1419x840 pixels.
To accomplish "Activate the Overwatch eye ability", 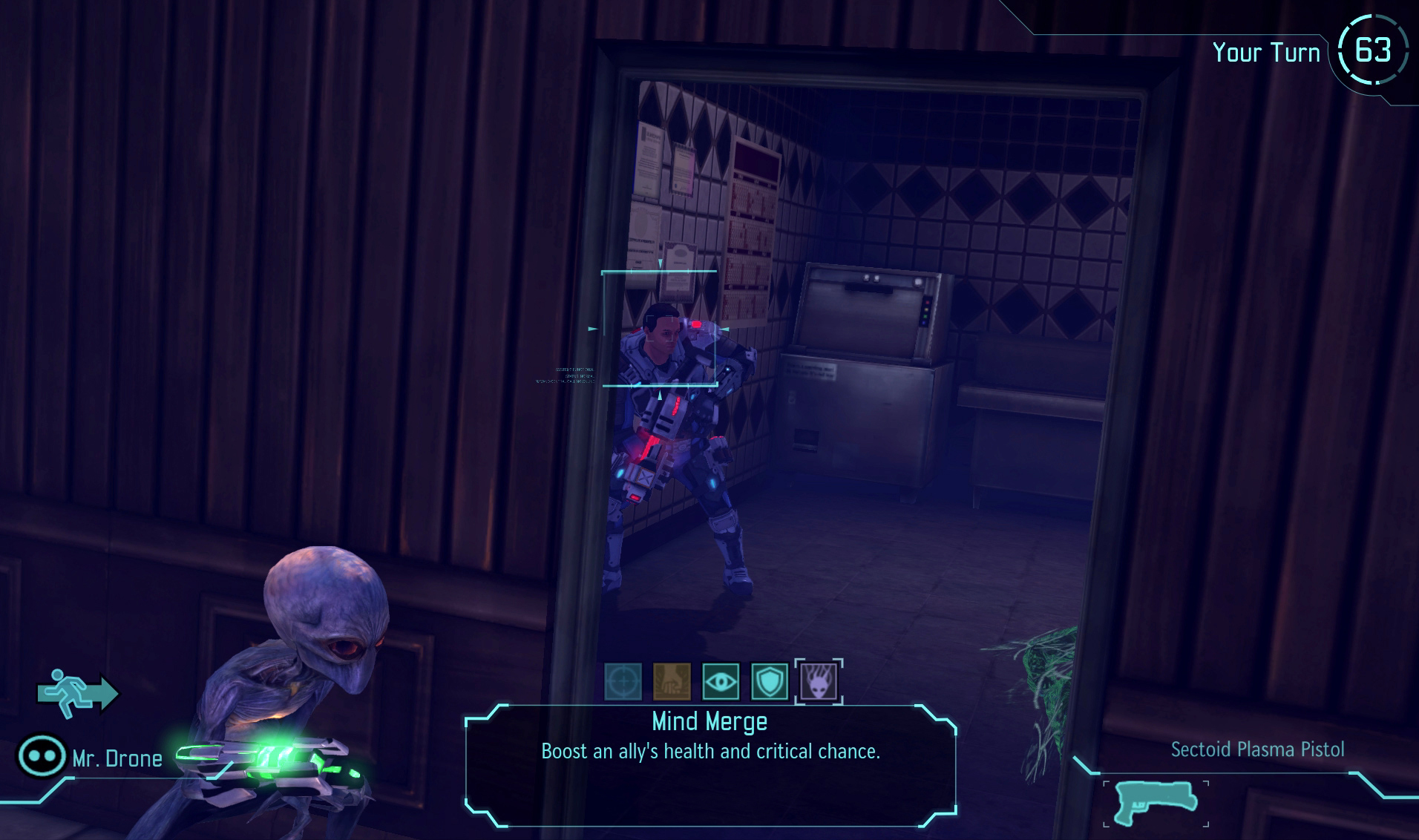I will 721,681.
